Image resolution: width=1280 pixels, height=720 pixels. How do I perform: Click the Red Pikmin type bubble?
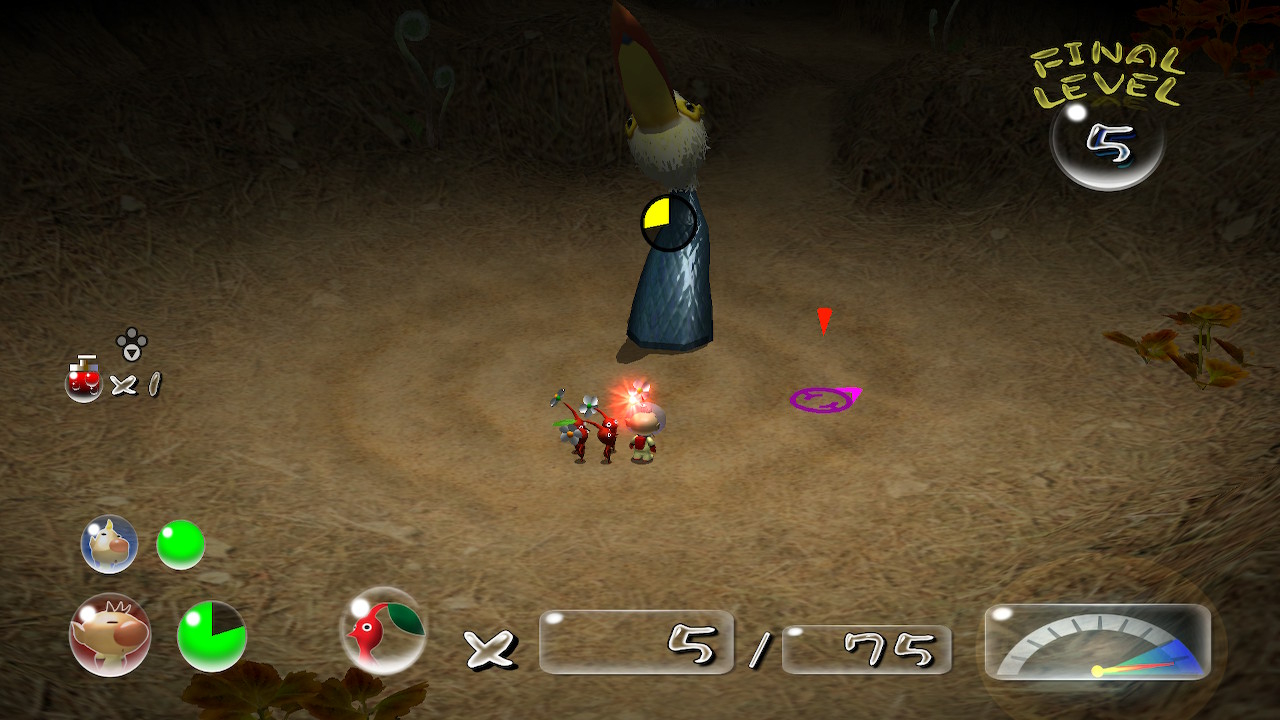pos(384,630)
